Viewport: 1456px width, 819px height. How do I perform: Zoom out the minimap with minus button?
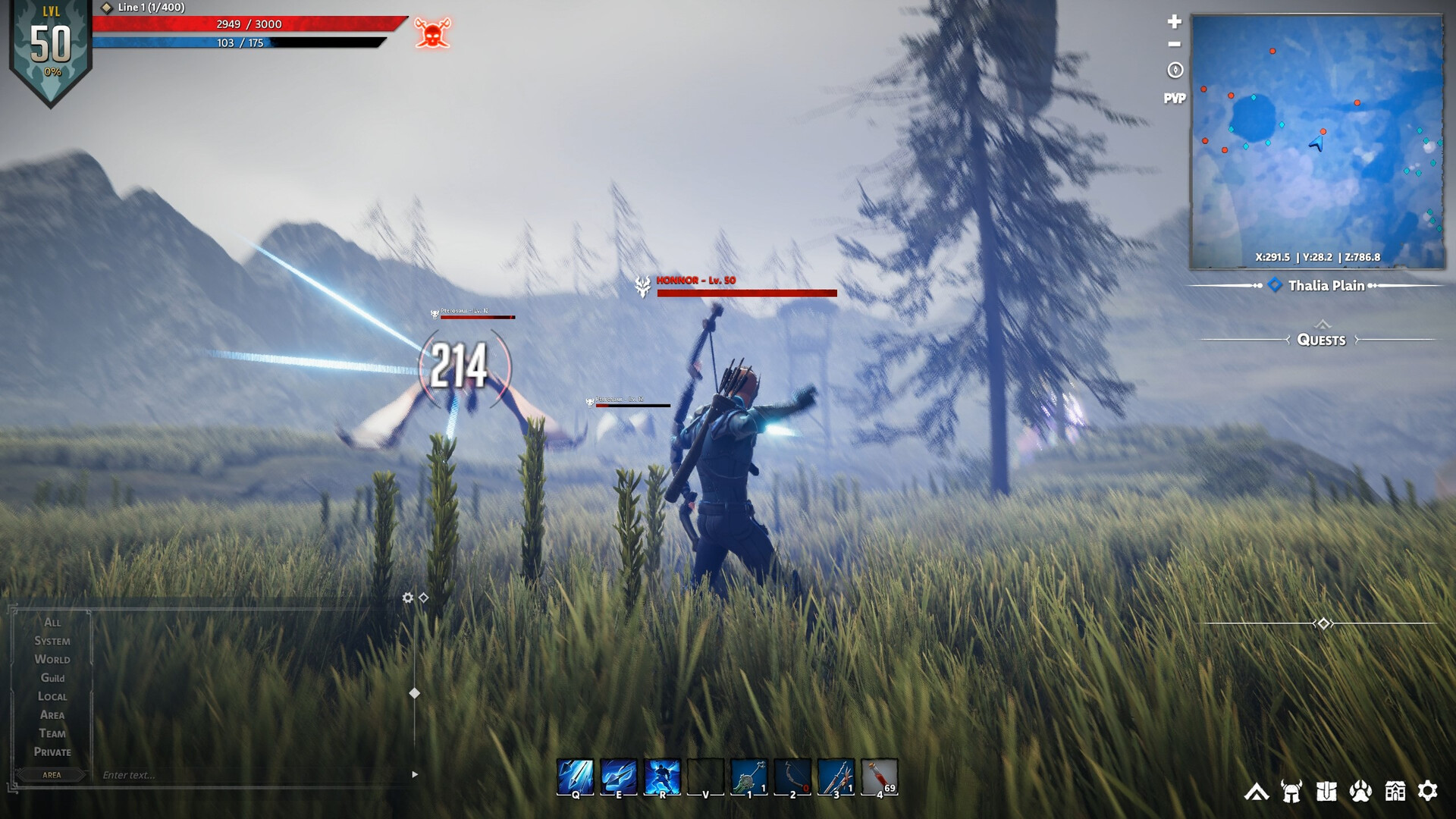pos(1175,44)
